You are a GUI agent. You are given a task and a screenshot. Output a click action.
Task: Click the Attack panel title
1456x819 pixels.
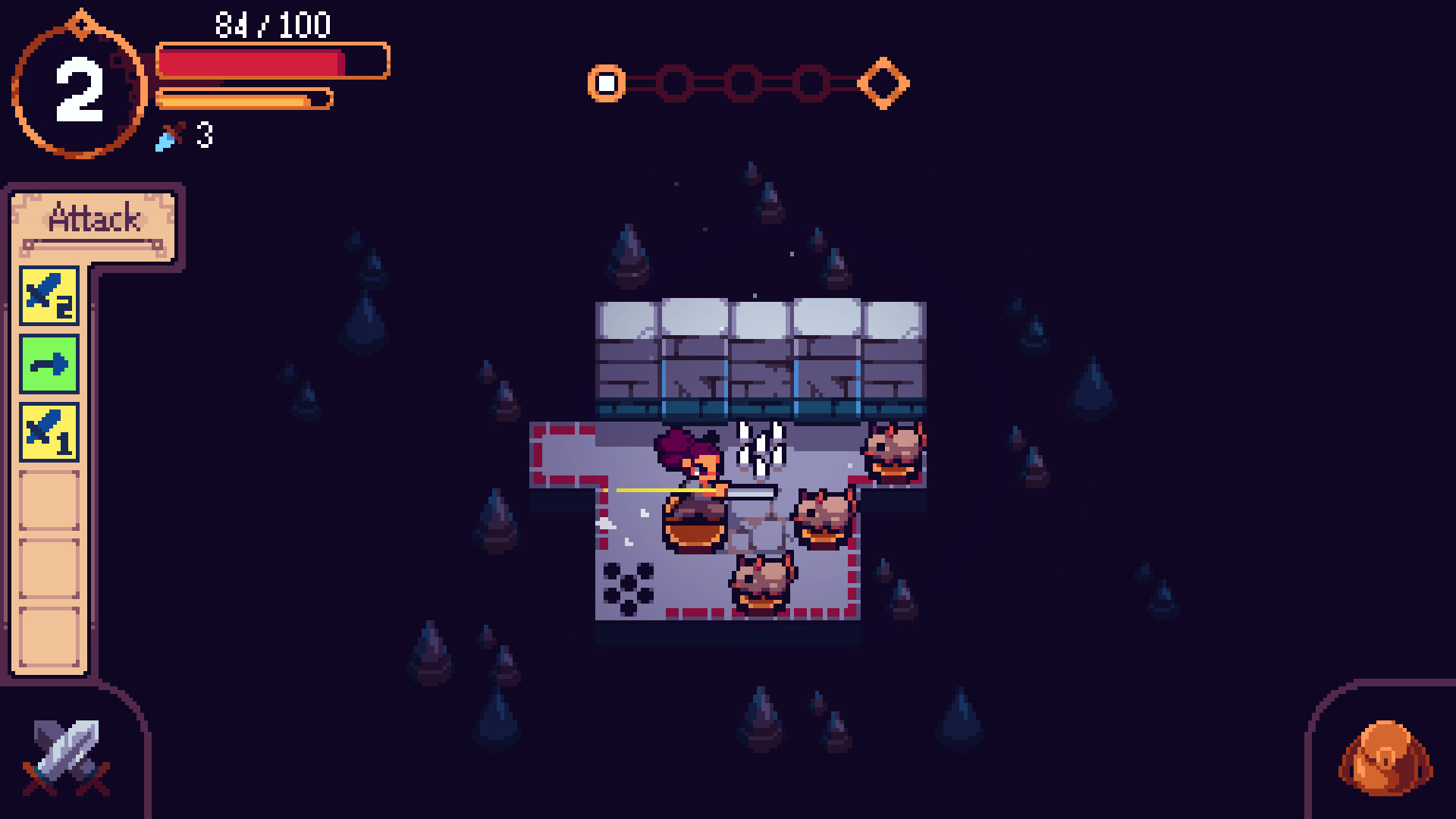tap(94, 221)
